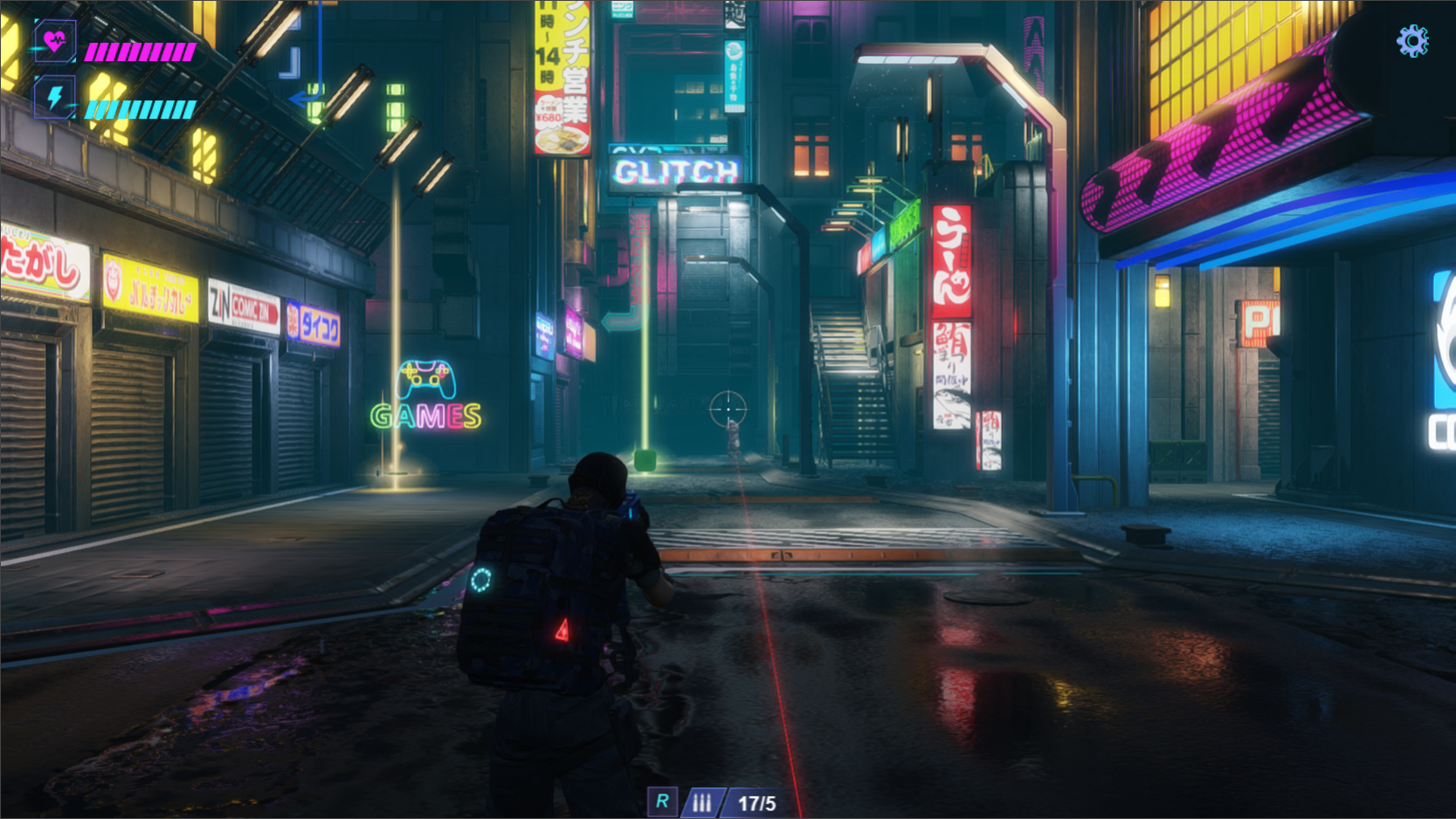Click the heart health icon

pyautogui.click(x=55, y=41)
